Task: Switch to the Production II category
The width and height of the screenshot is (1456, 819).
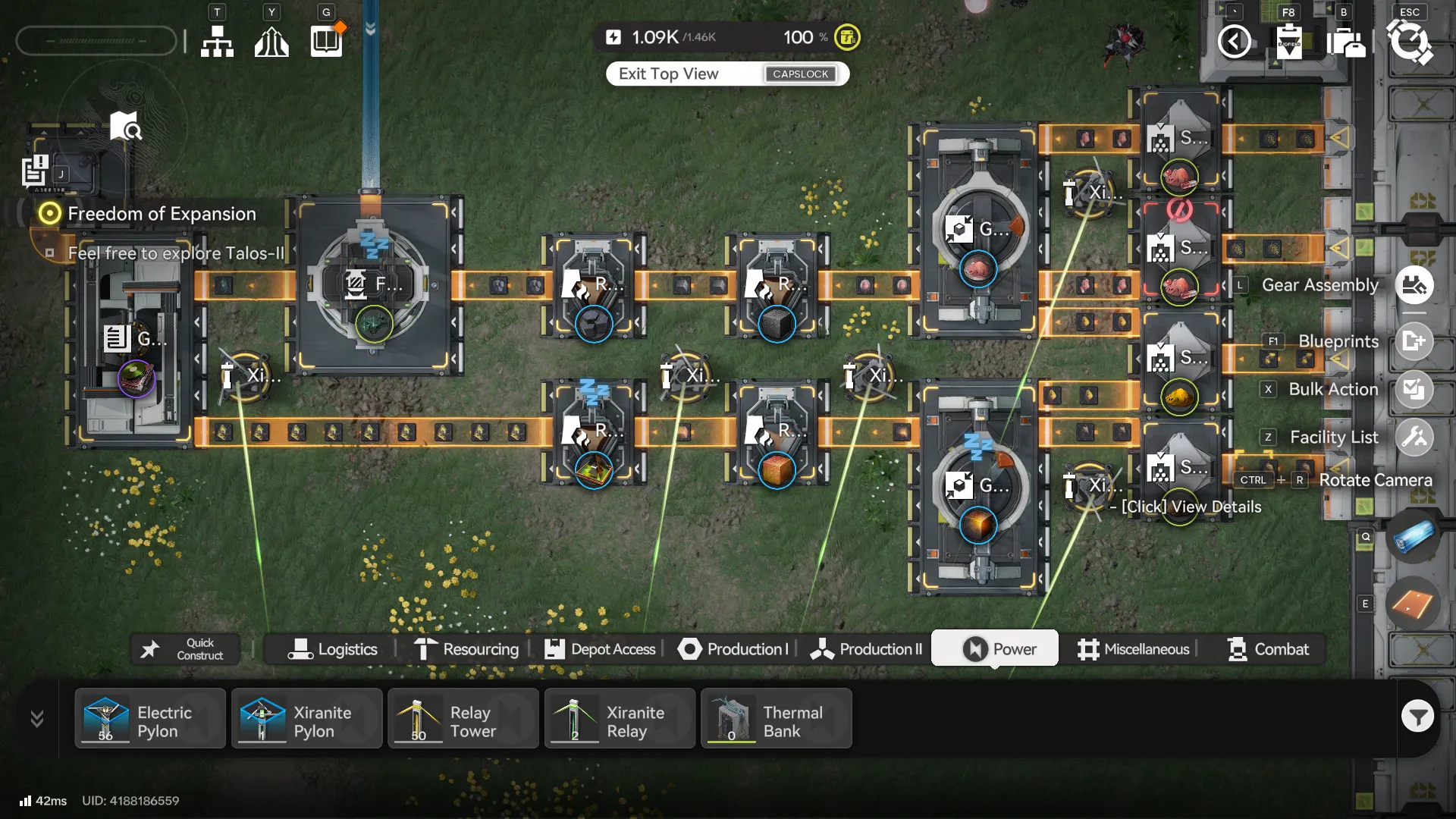Action: pyautogui.click(x=865, y=648)
